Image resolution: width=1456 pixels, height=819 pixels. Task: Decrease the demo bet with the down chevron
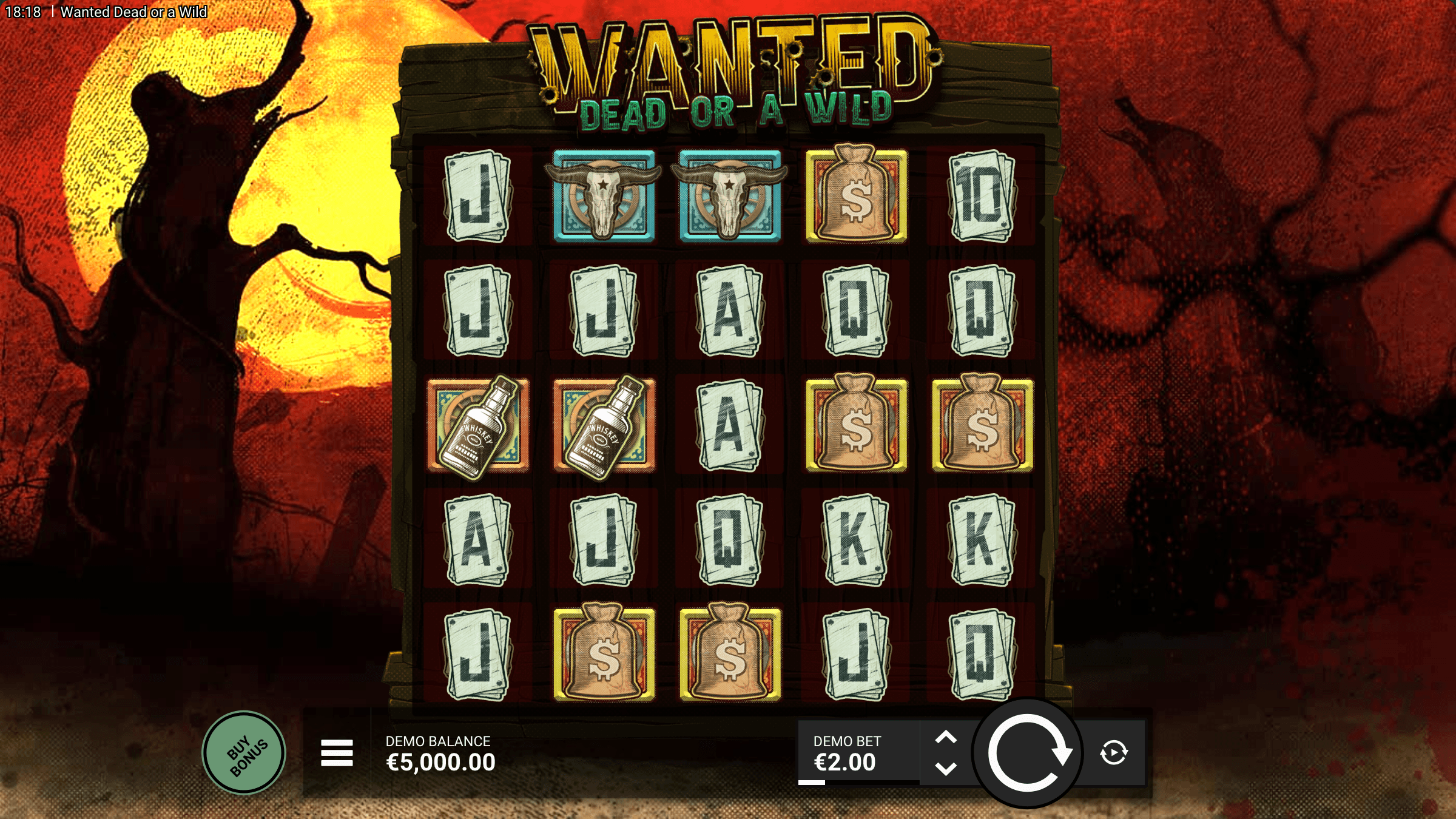947,768
